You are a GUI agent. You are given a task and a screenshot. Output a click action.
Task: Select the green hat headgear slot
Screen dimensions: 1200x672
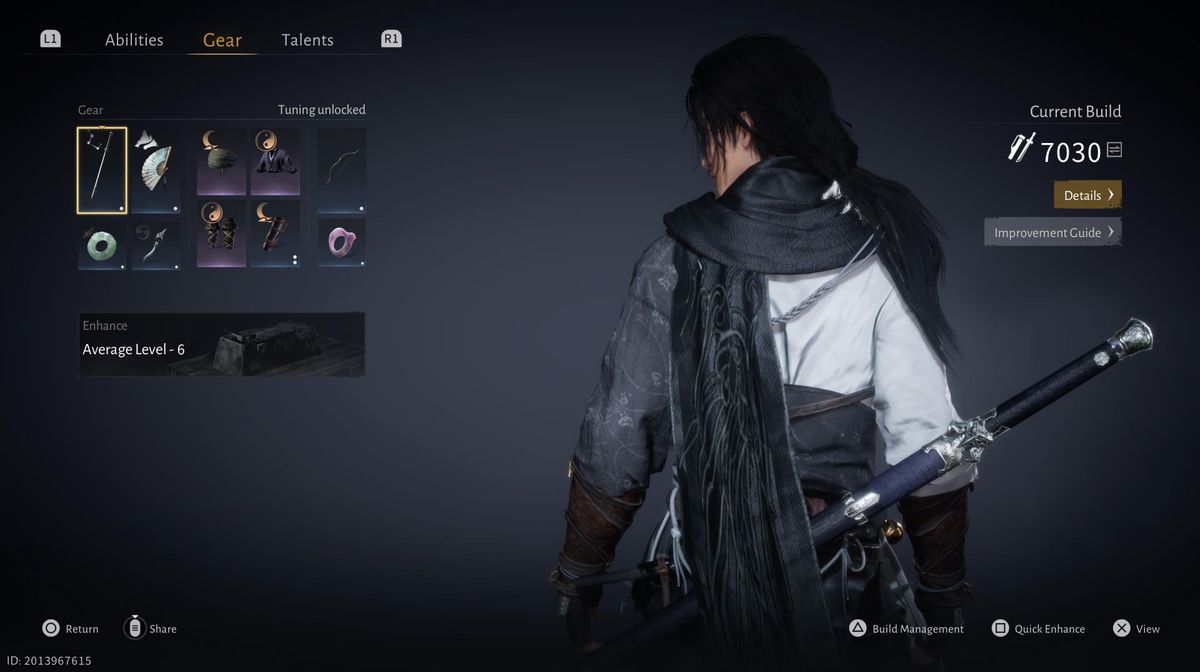[221, 161]
